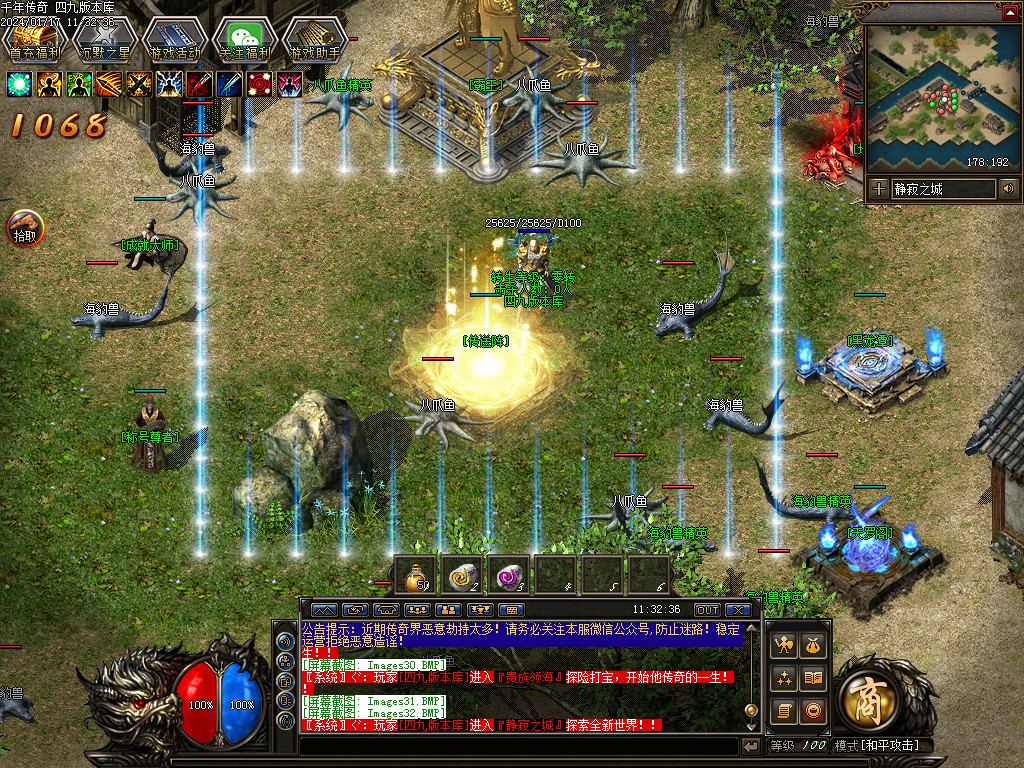Open the 游戏助手 scroll menu
The height and width of the screenshot is (768, 1024).
[x=314, y=38]
